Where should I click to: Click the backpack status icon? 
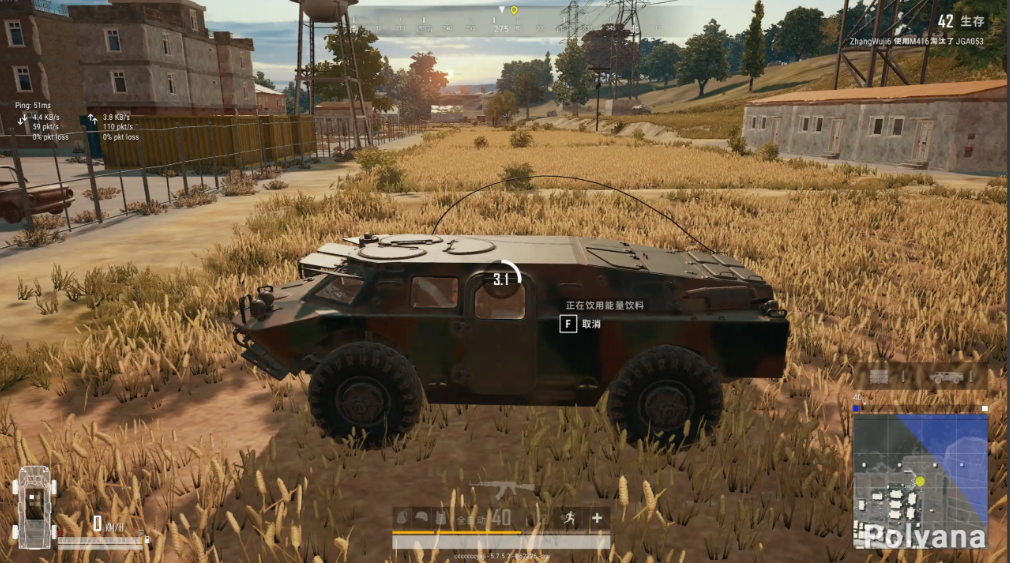(x=402, y=518)
